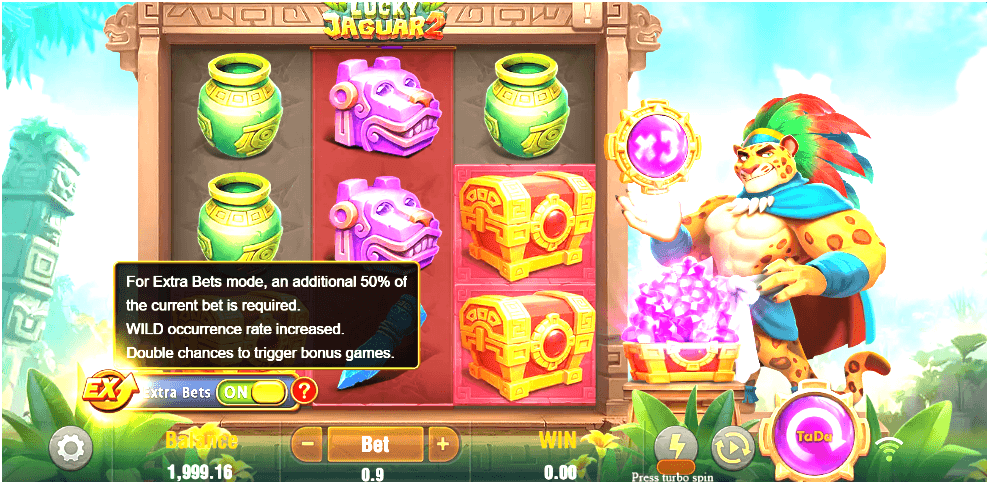Screen dimensions: 989x484
Task: Decrease the bet with the minus button
Action: pos(310,443)
